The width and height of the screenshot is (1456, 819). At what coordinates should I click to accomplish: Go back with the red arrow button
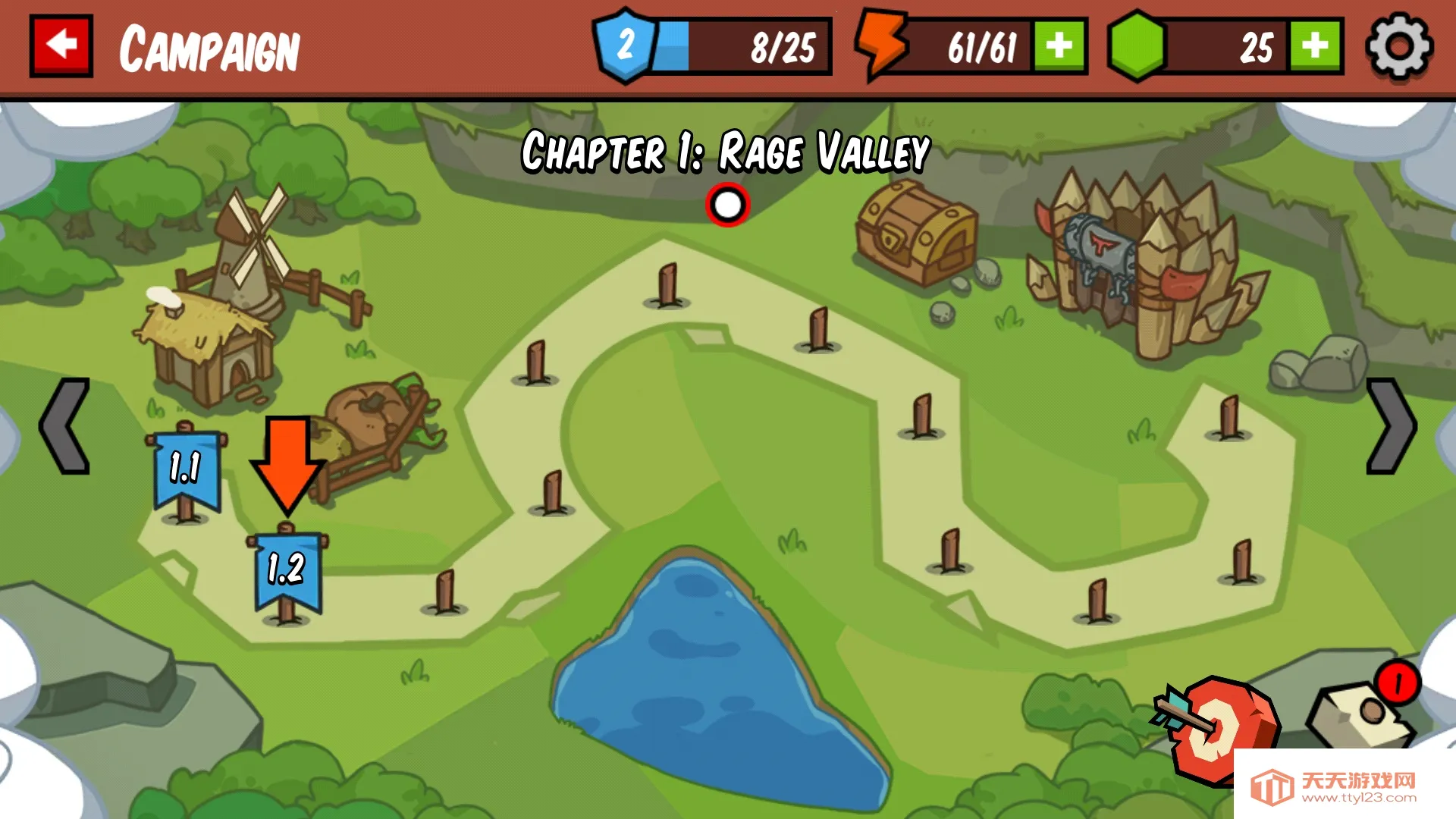click(61, 46)
